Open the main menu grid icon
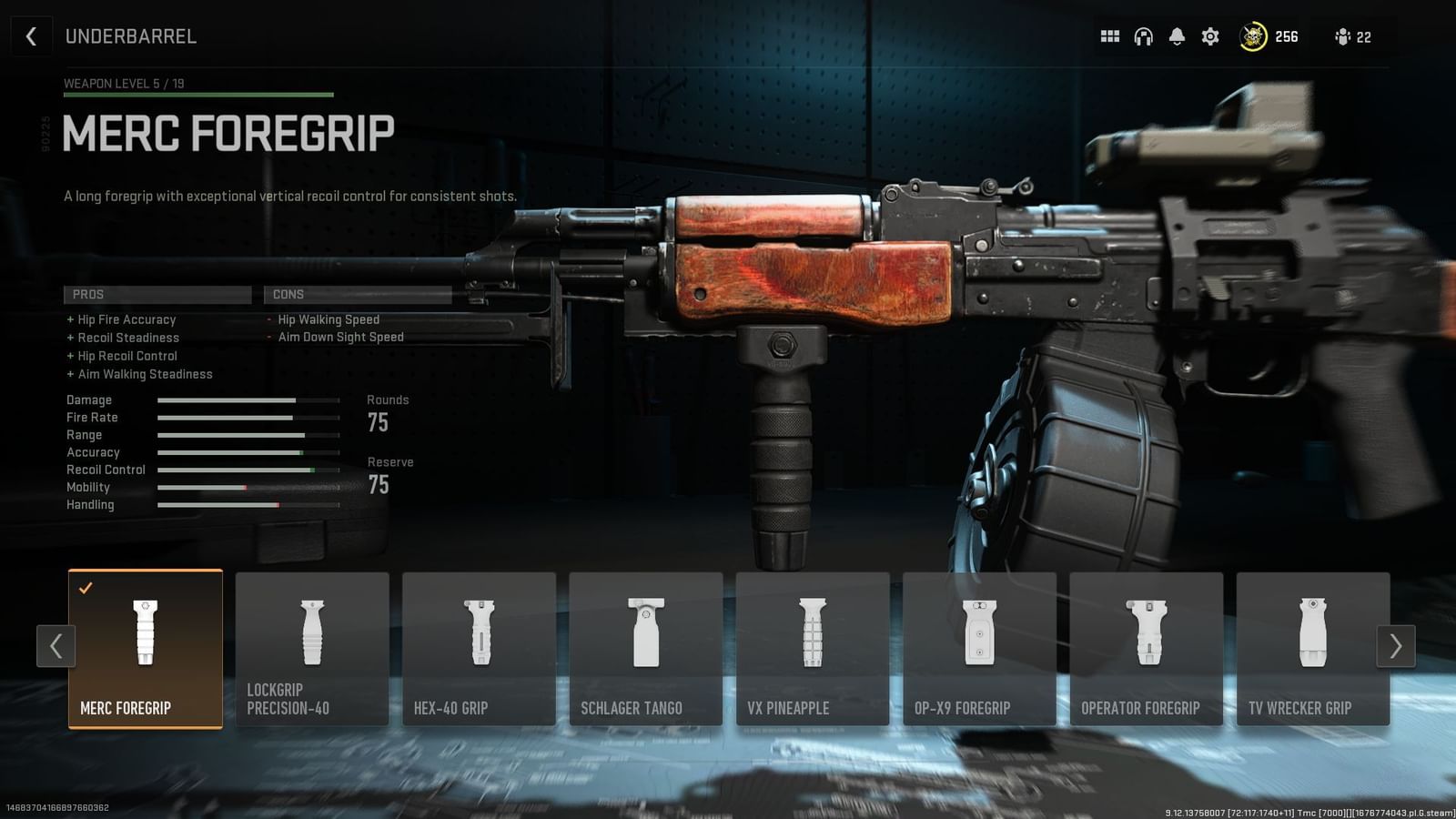 [x=1110, y=36]
